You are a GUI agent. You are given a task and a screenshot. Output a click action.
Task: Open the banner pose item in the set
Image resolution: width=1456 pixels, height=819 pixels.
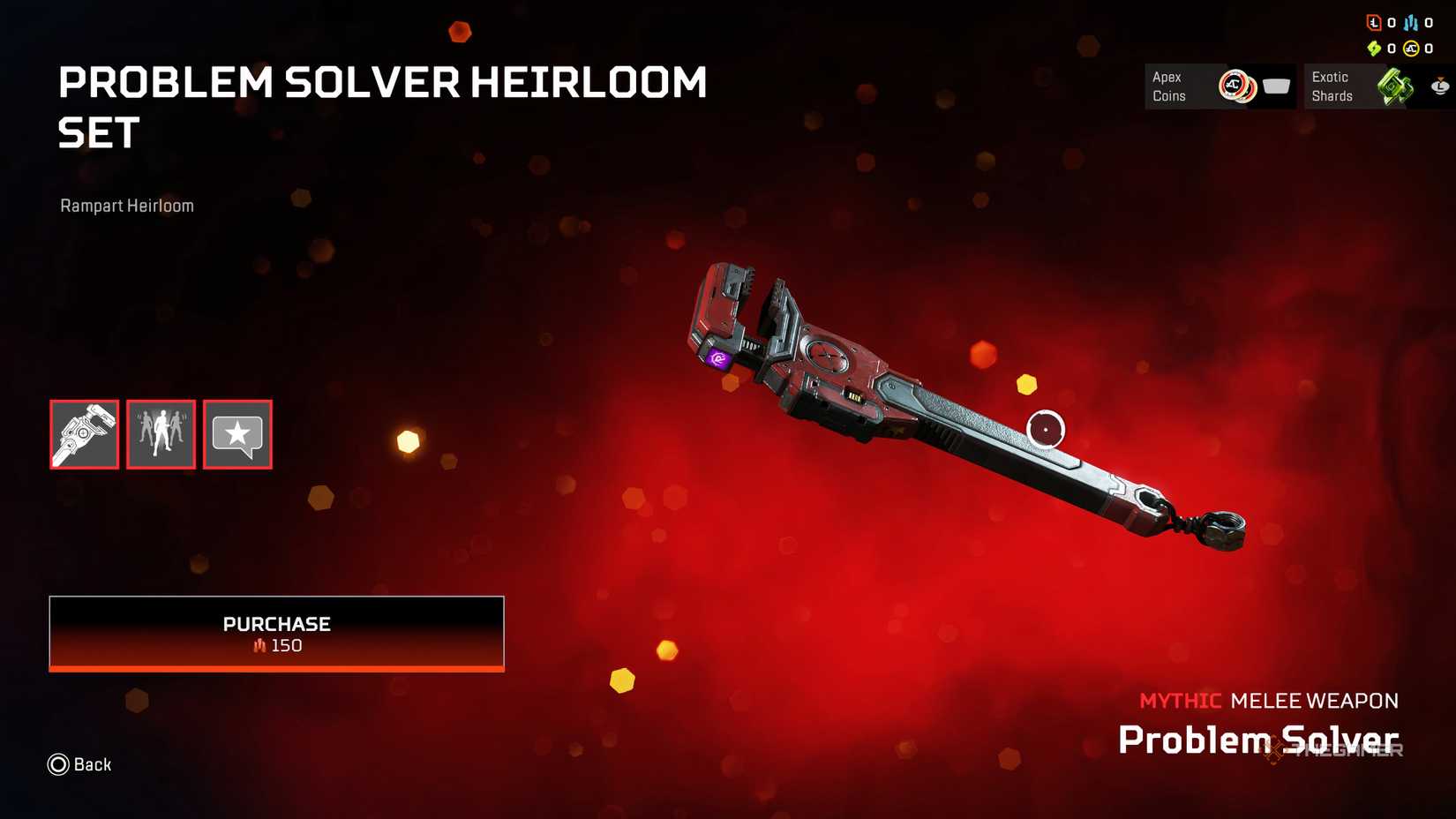(x=161, y=434)
